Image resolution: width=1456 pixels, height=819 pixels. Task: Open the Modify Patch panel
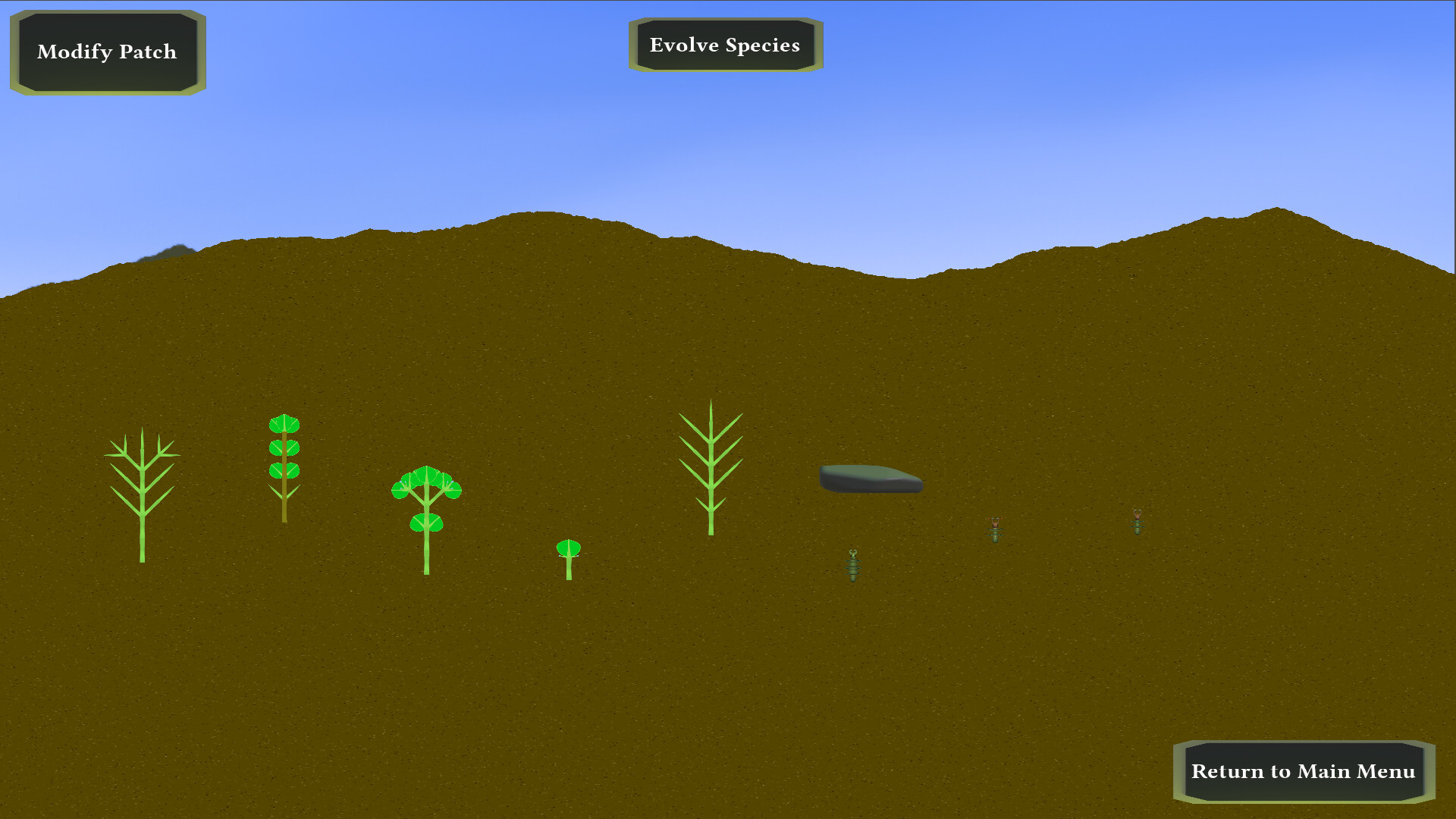coord(106,51)
